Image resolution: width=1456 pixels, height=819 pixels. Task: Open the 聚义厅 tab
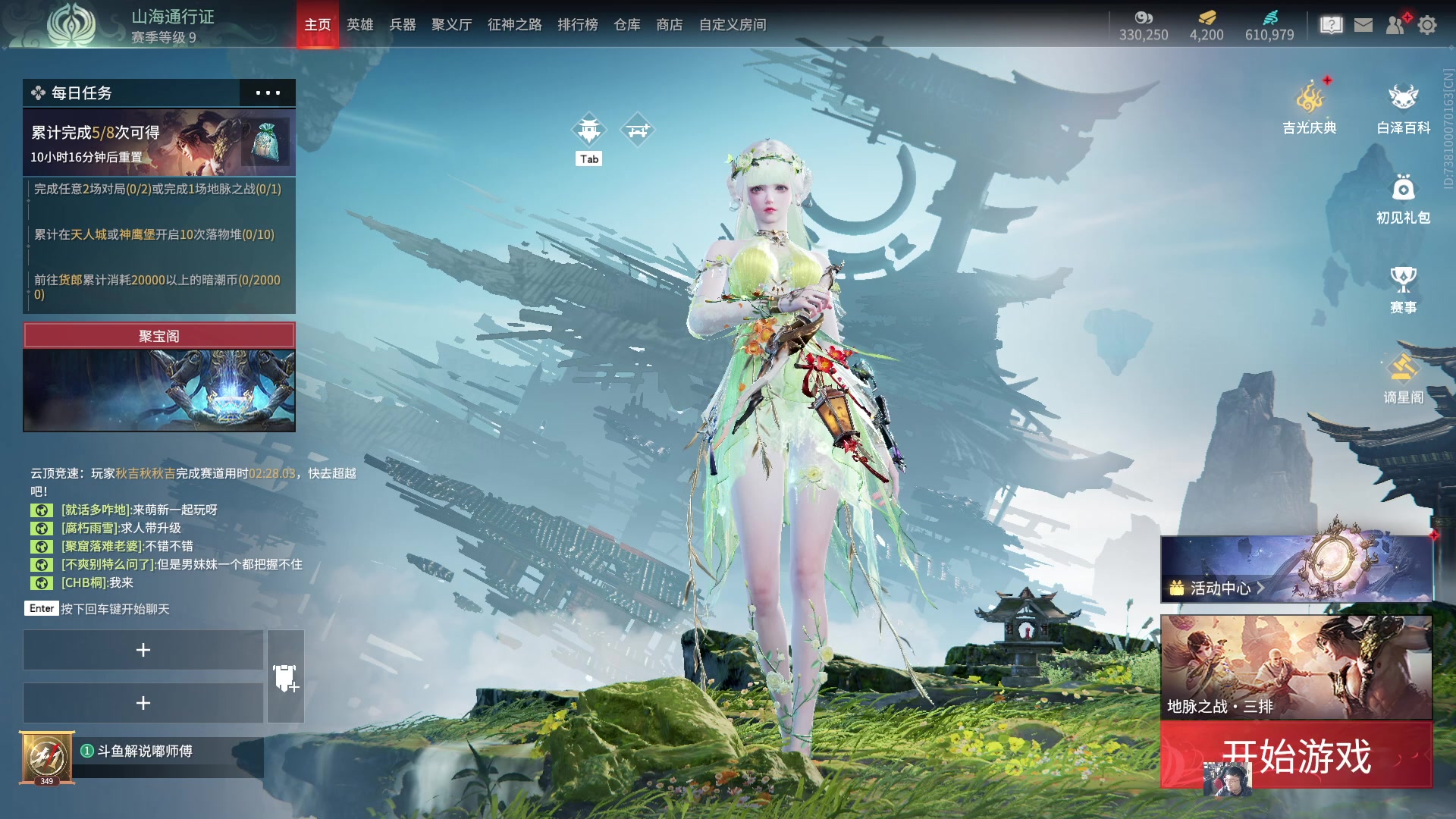pyautogui.click(x=452, y=25)
